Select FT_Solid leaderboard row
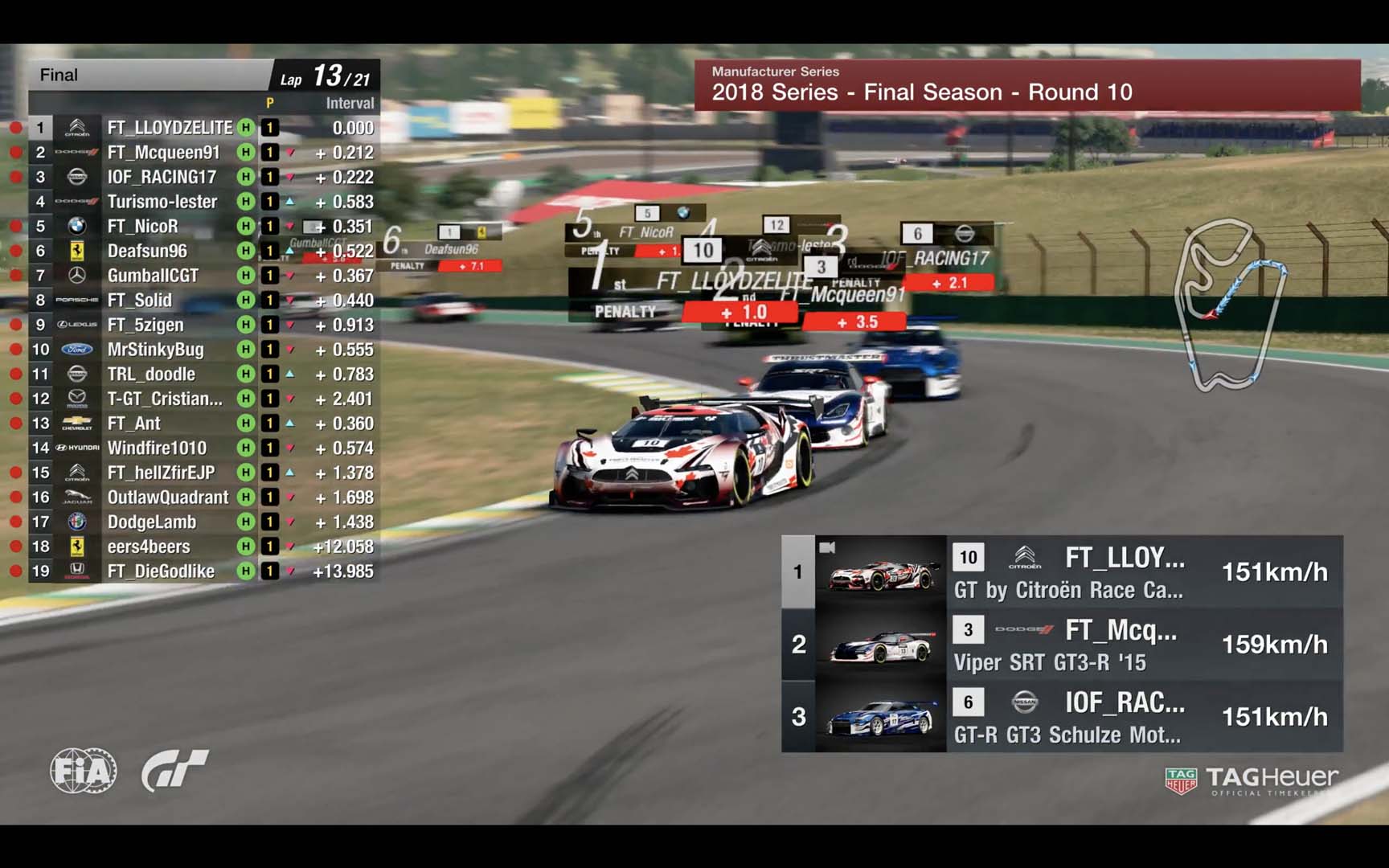The image size is (1389, 868). point(140,301)
